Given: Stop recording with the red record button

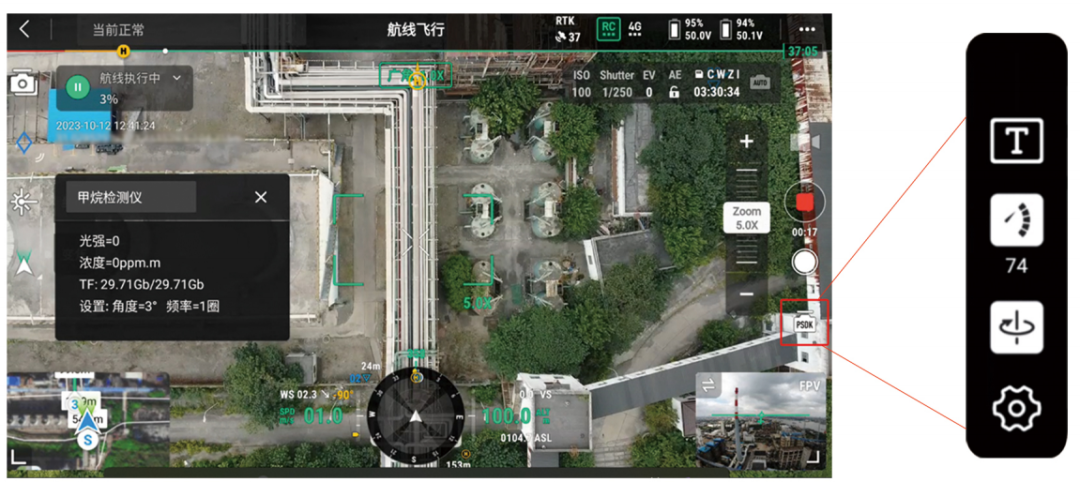Looking at the screenshot, I should point(804,203).
